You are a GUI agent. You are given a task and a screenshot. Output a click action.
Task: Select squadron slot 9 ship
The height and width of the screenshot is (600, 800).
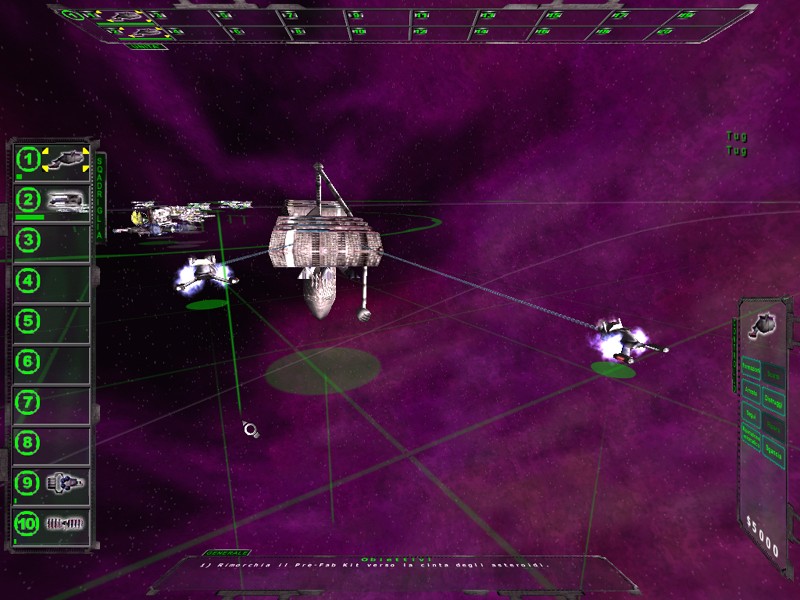[52, 483]
